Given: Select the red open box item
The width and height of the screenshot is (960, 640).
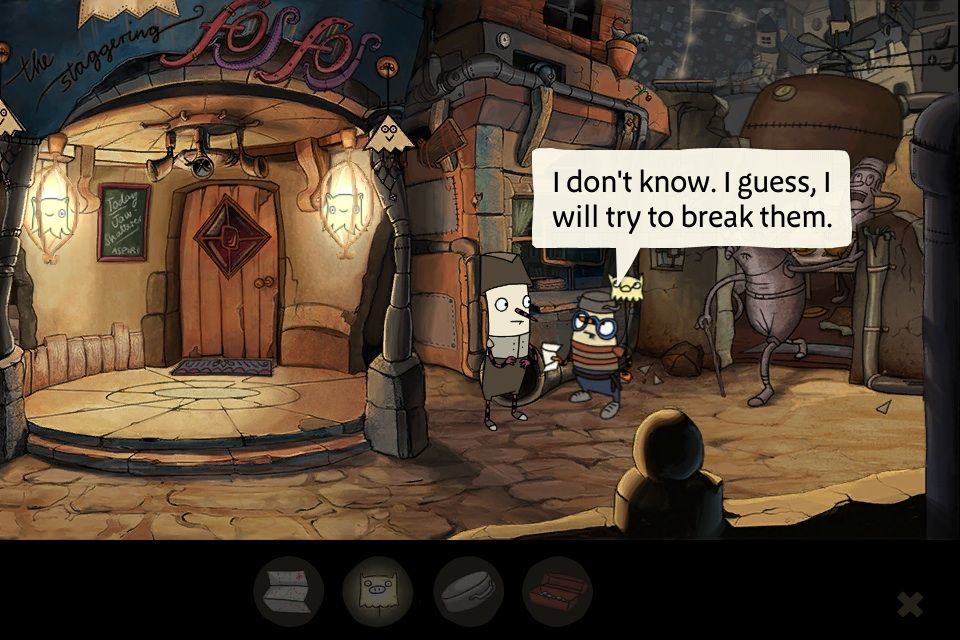Looking at the screenshot, I should (557, 592).
